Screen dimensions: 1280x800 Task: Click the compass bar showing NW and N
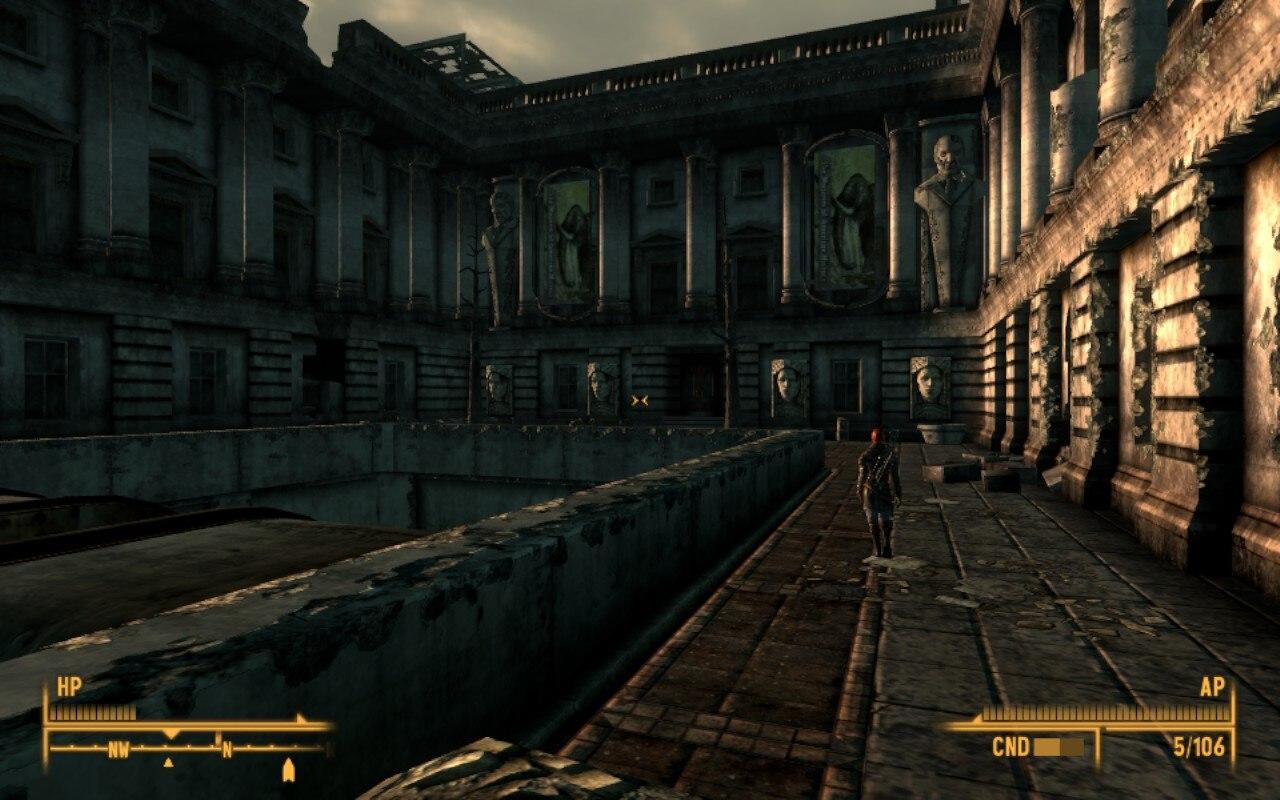[x=188, y=748]
